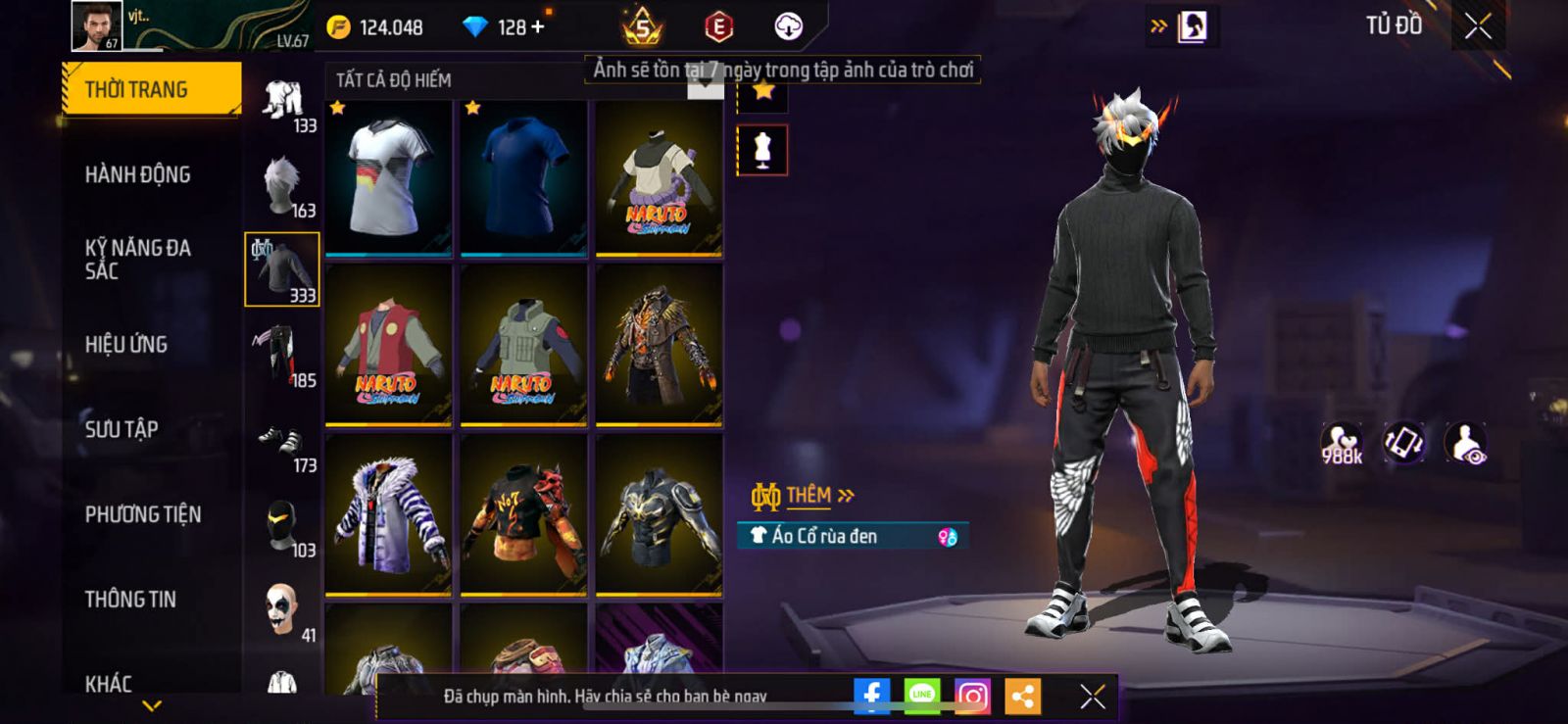Open the Thời Trang tab
The height and width of the screenshot is (724, 1568).
pos(151,90)
